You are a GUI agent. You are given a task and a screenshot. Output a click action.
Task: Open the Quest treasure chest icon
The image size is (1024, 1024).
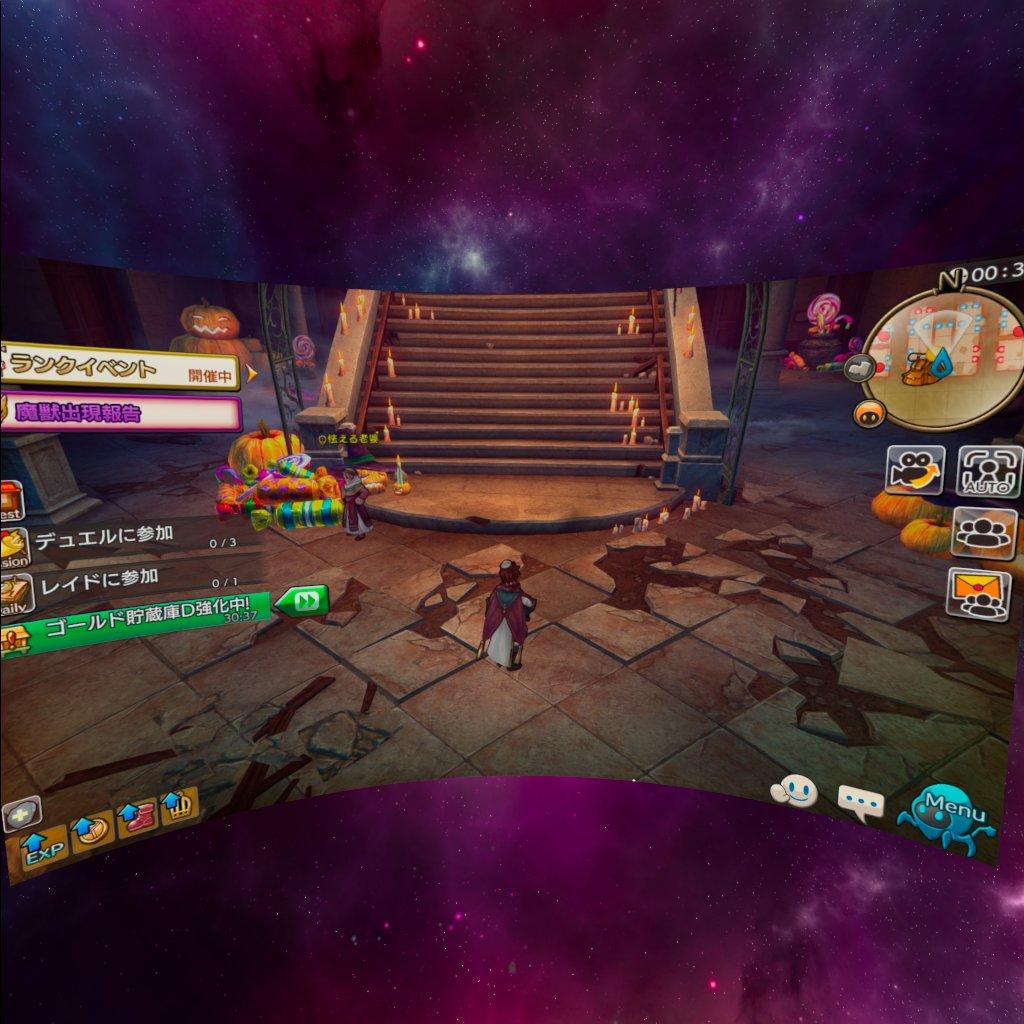pos(10,499)
